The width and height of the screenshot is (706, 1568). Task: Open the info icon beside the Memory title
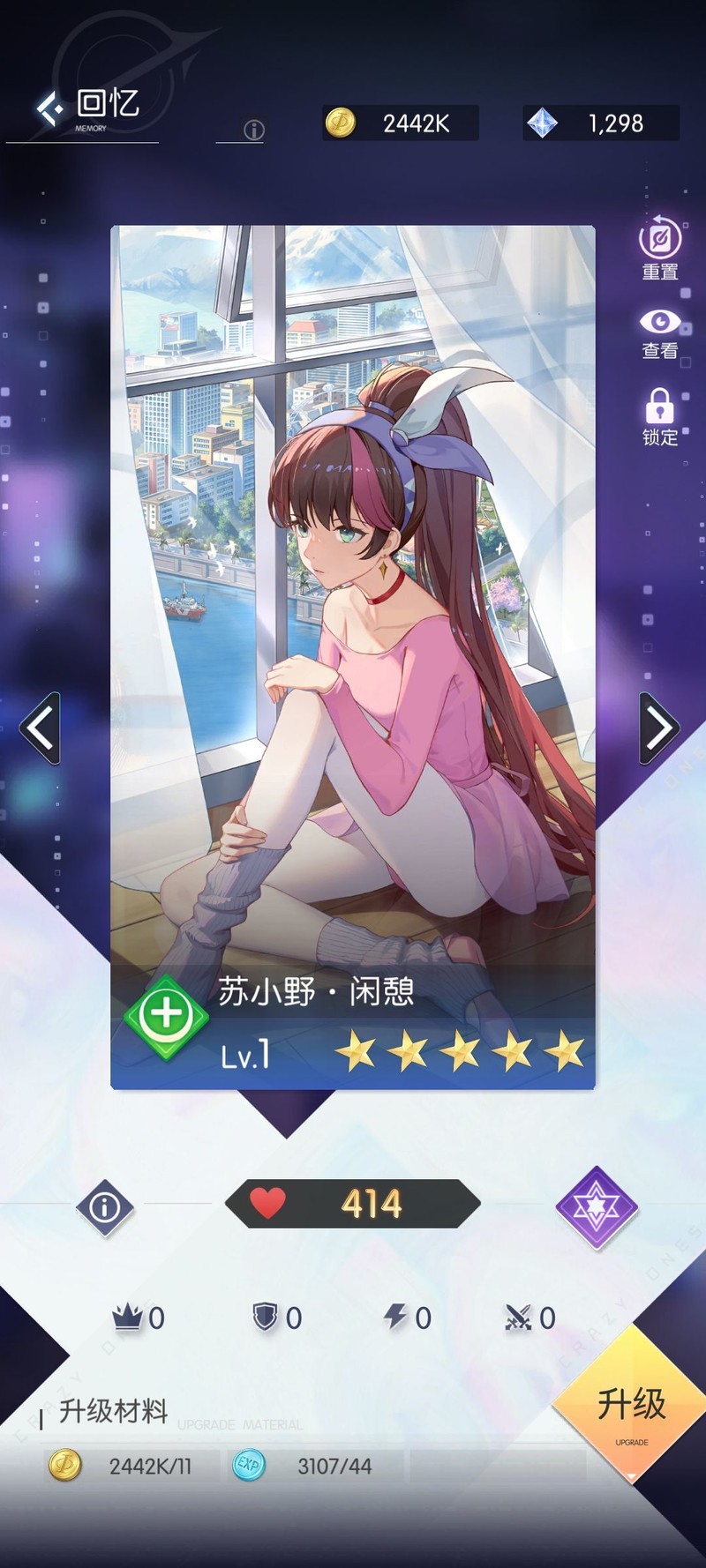point(254,131)
